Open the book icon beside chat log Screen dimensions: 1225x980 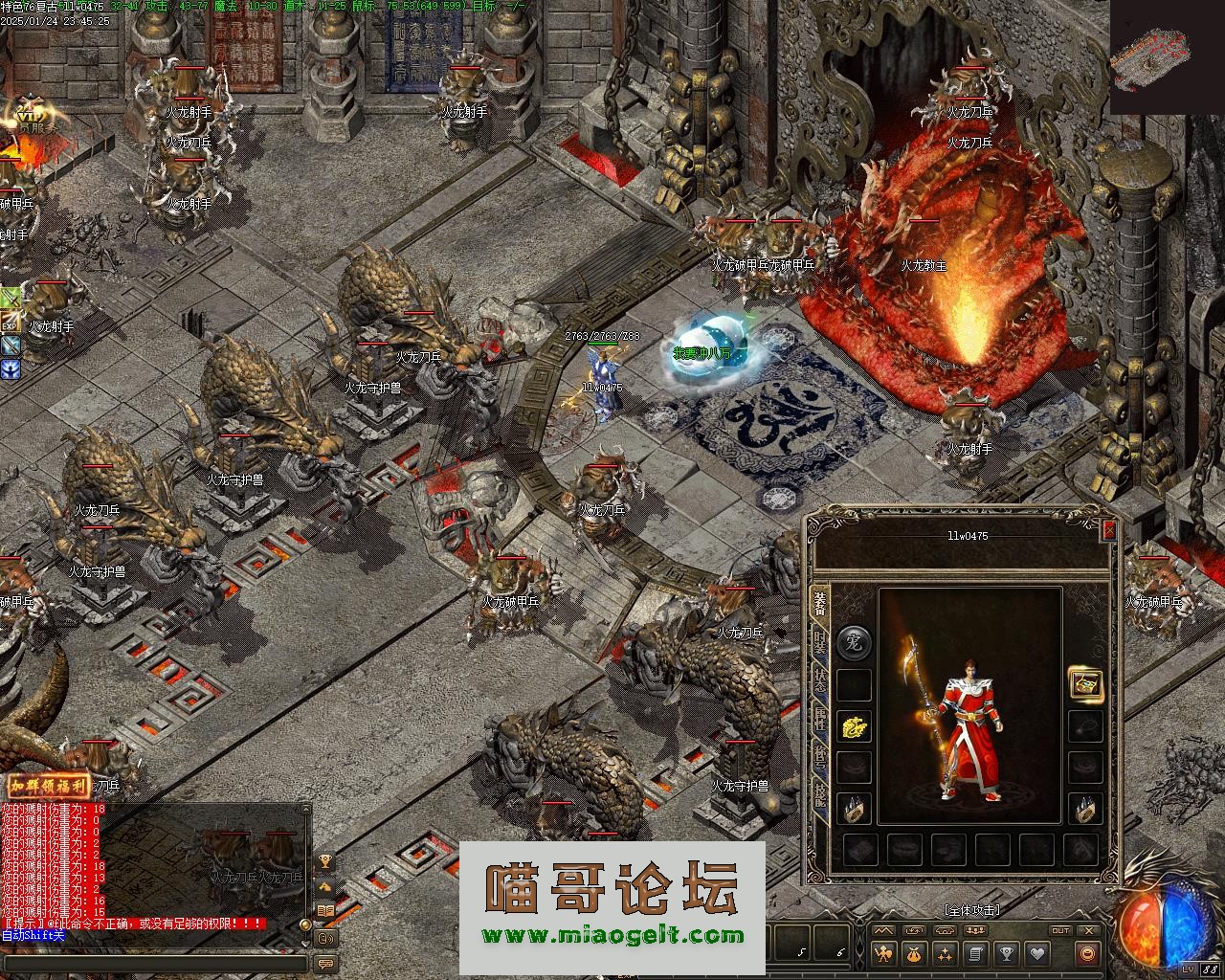[325, 911]
